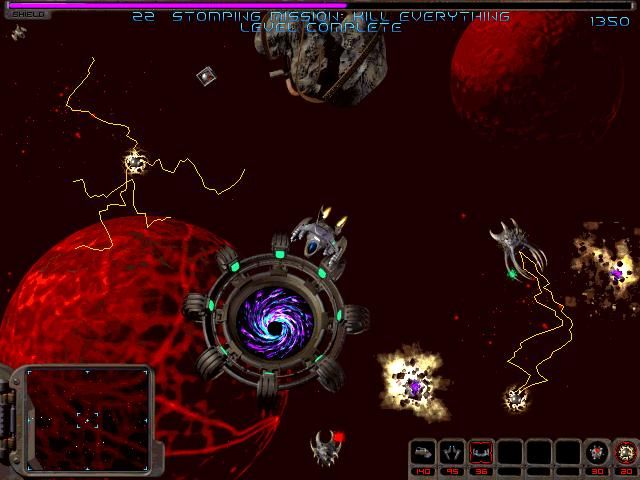Select the gun weapon slot with 140 ammo
Image resolution: width=640 pixels, height=480 pixels.
tap(424, 453)
